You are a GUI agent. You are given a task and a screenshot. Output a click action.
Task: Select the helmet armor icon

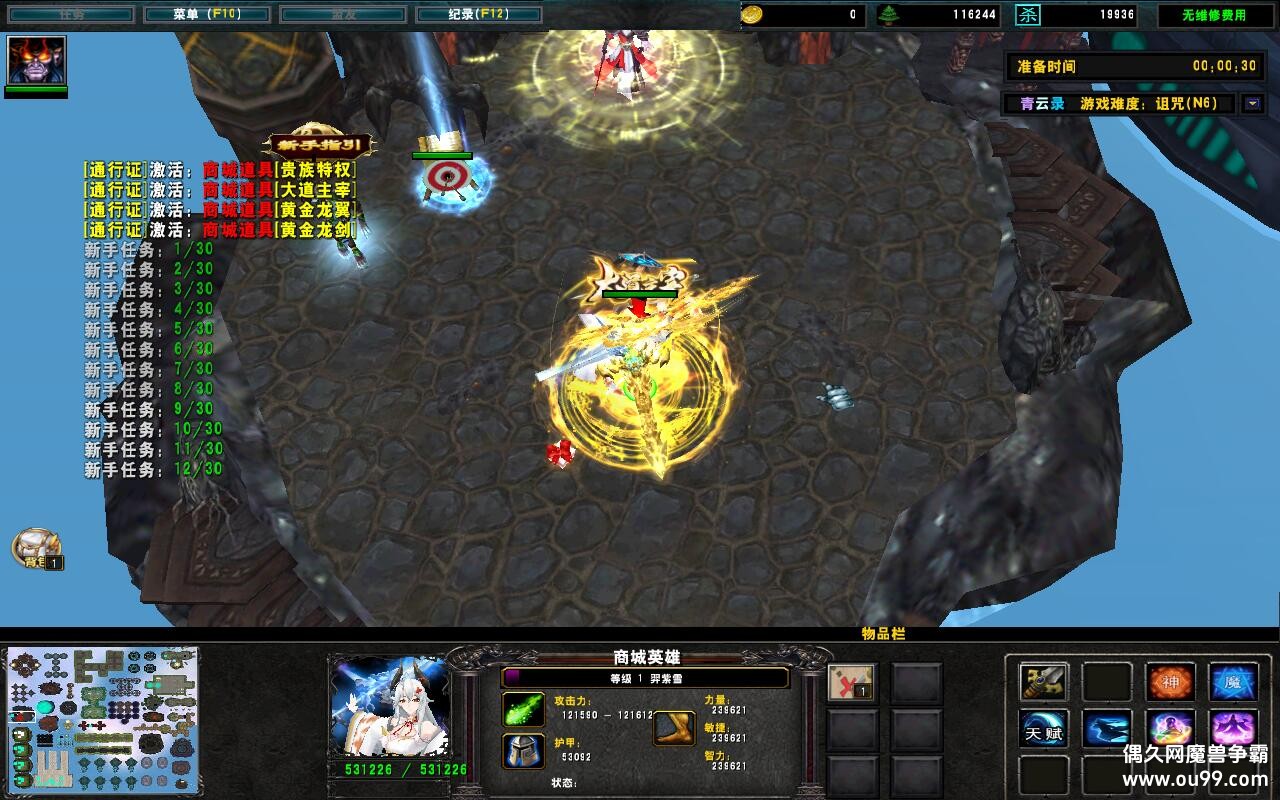tap(523, 750)
